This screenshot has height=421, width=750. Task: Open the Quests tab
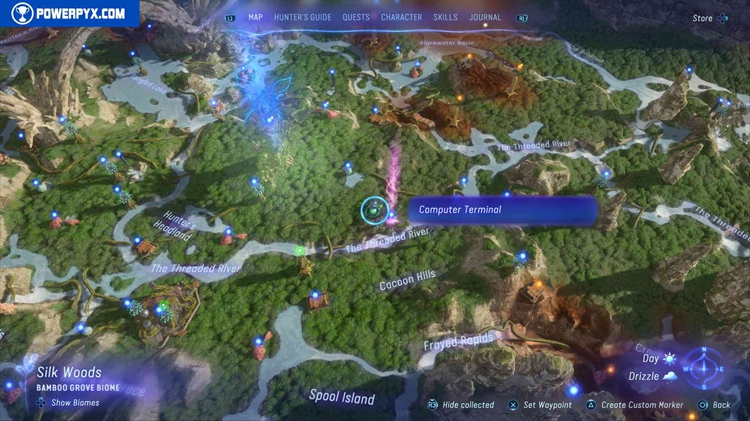coord(355,17)
